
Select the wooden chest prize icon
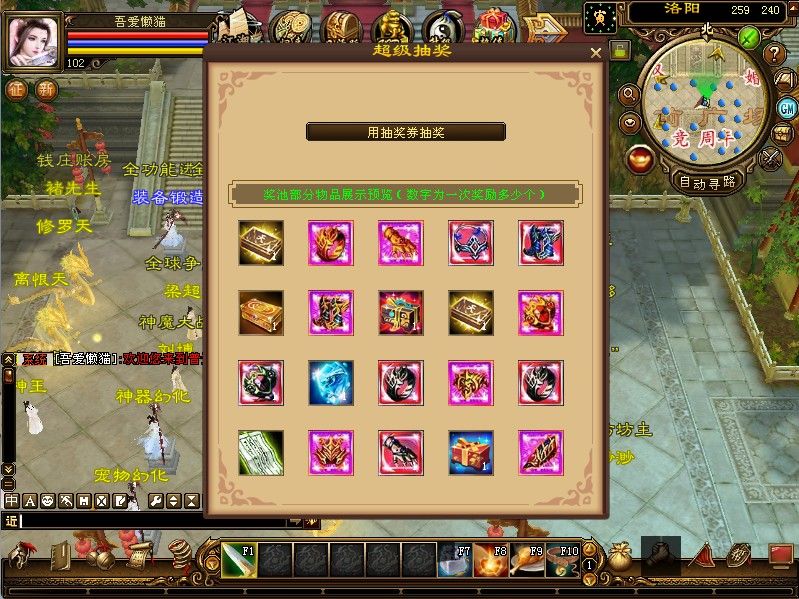(261, 312)
